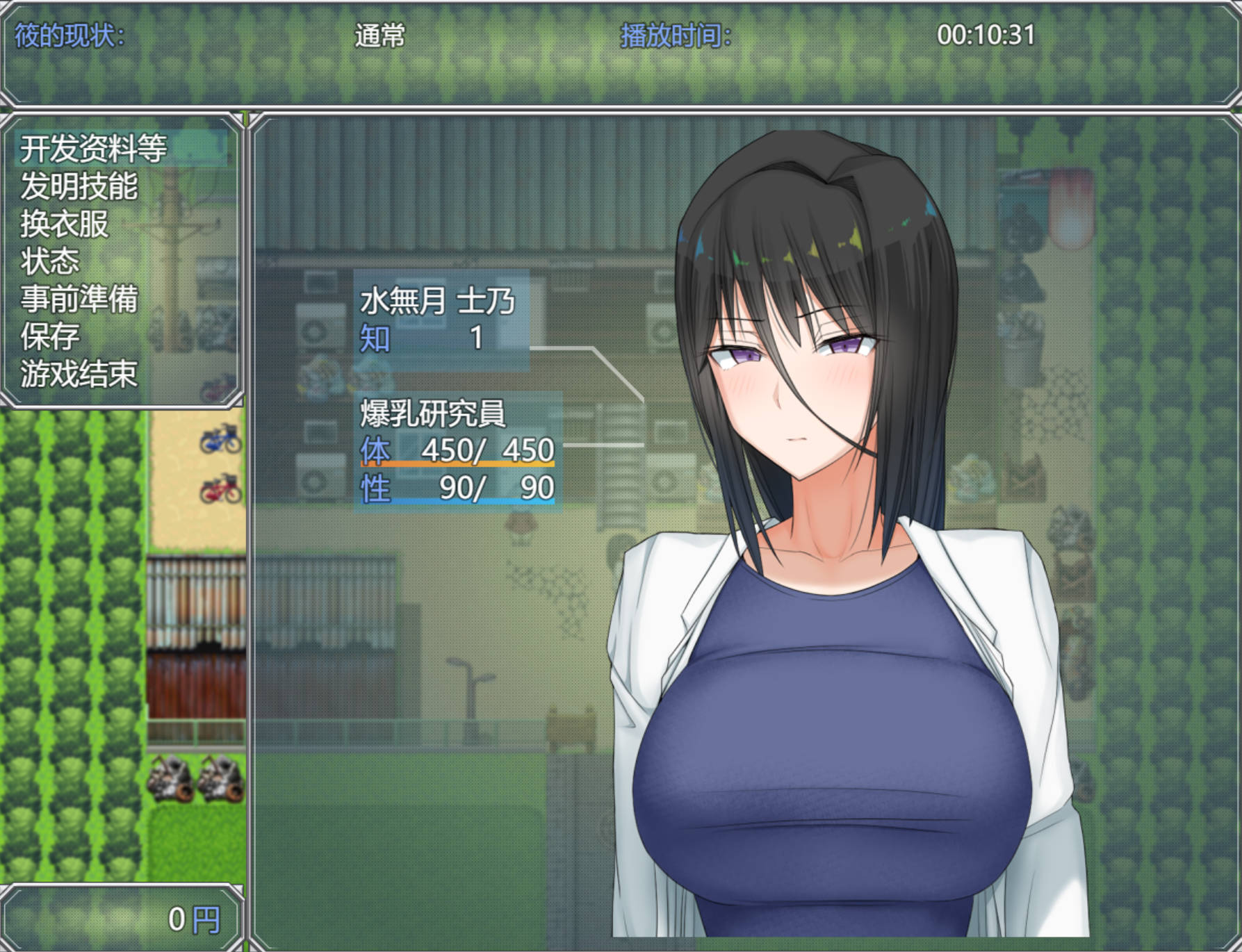Open the 状态 status screen
The width and height of the screenshot is (1242, 952).
click(50, 261)
